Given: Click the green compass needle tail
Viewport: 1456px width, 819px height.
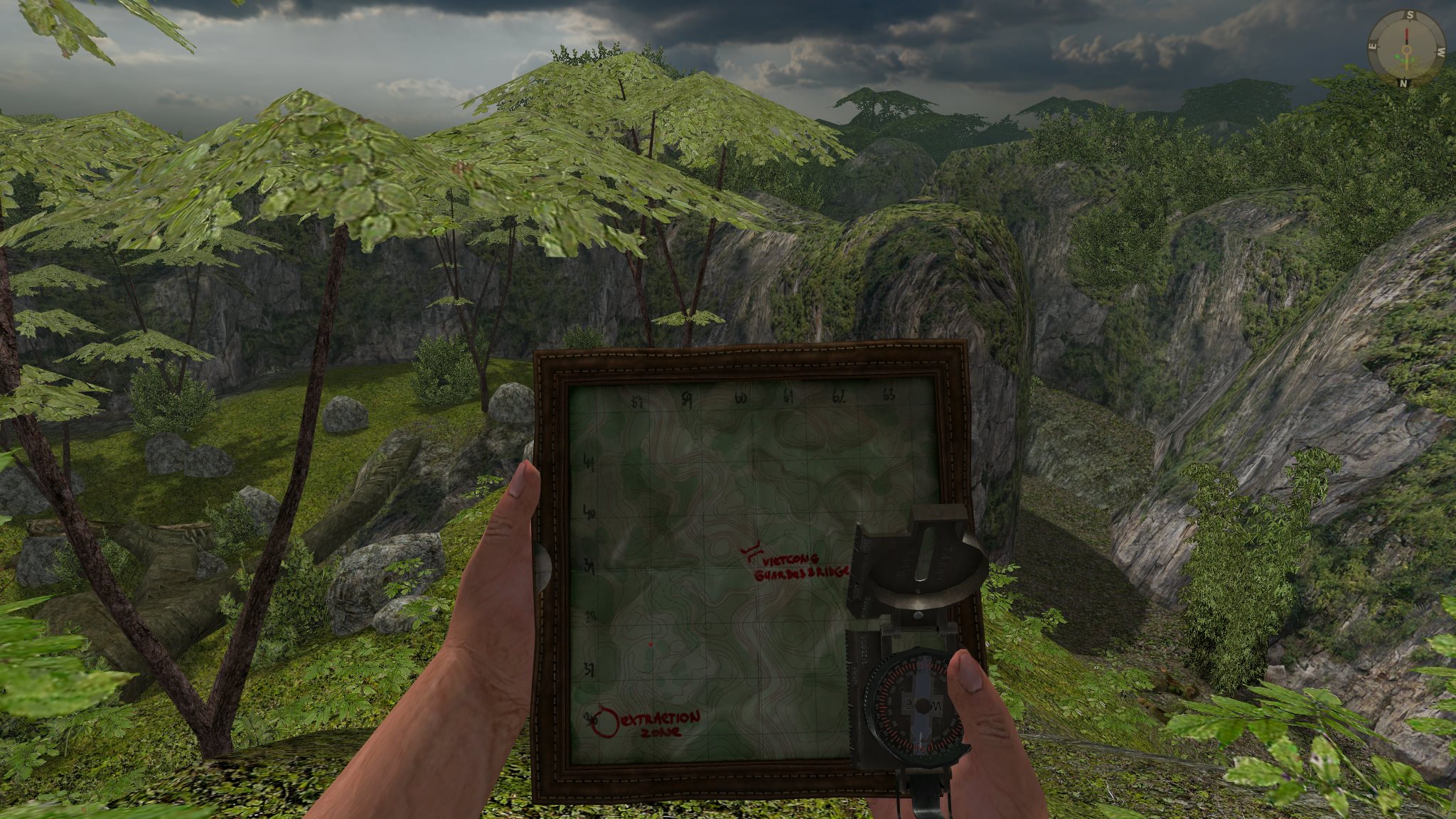Looking at the screenshot, I should (1407, 63).
